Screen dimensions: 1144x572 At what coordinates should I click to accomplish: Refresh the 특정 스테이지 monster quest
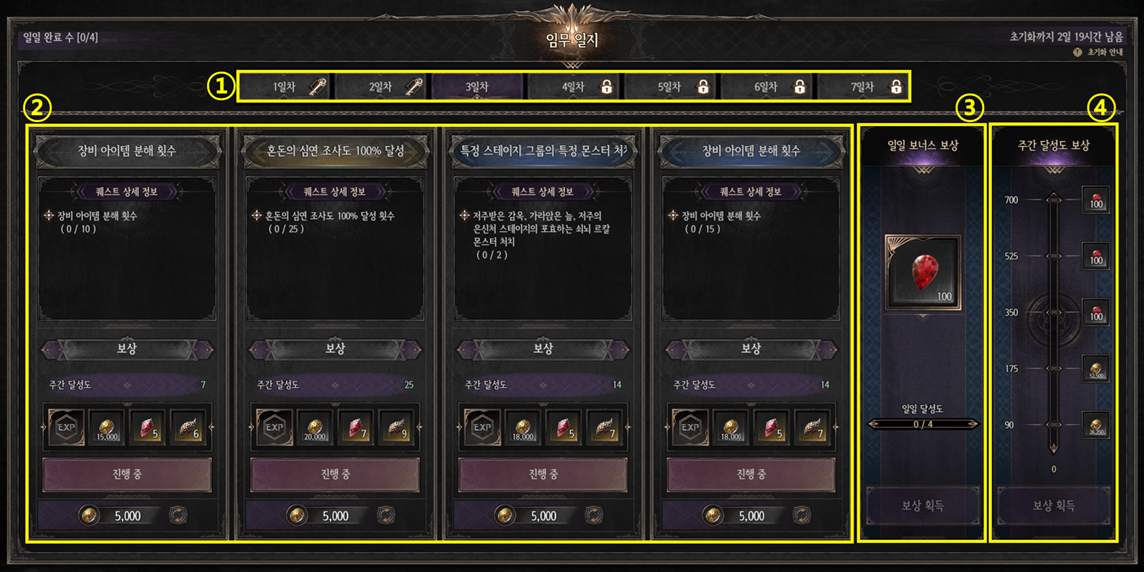pos(593,516)
